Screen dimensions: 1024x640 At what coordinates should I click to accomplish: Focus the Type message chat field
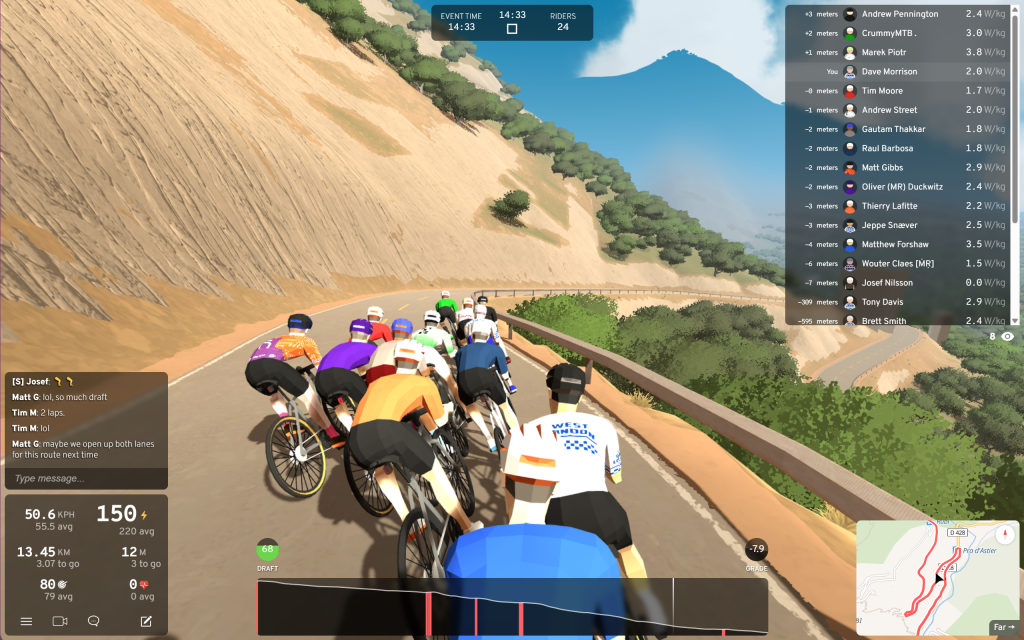(x=84, y=478)
